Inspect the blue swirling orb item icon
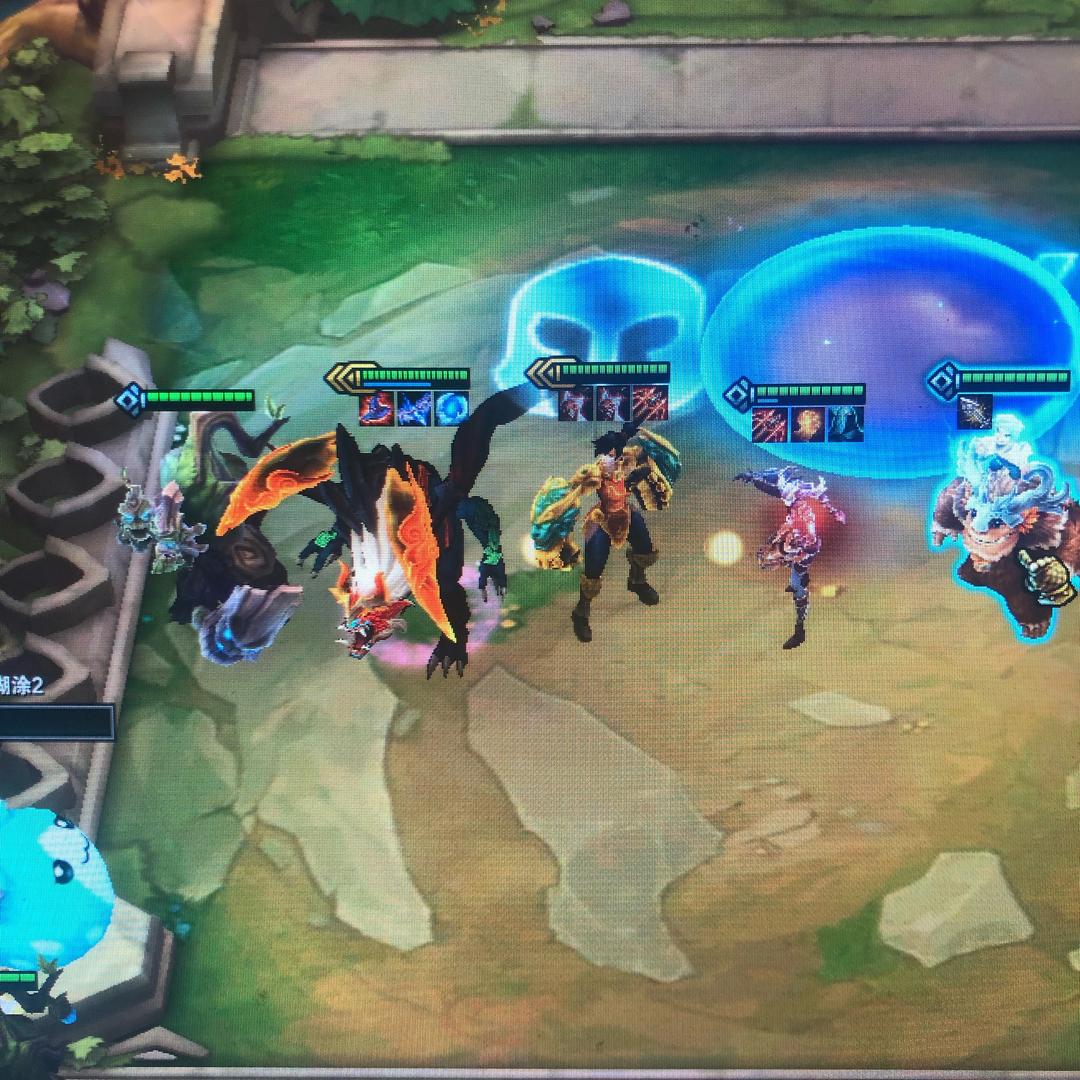The image size is (1080, 1080). pos(451,409)
